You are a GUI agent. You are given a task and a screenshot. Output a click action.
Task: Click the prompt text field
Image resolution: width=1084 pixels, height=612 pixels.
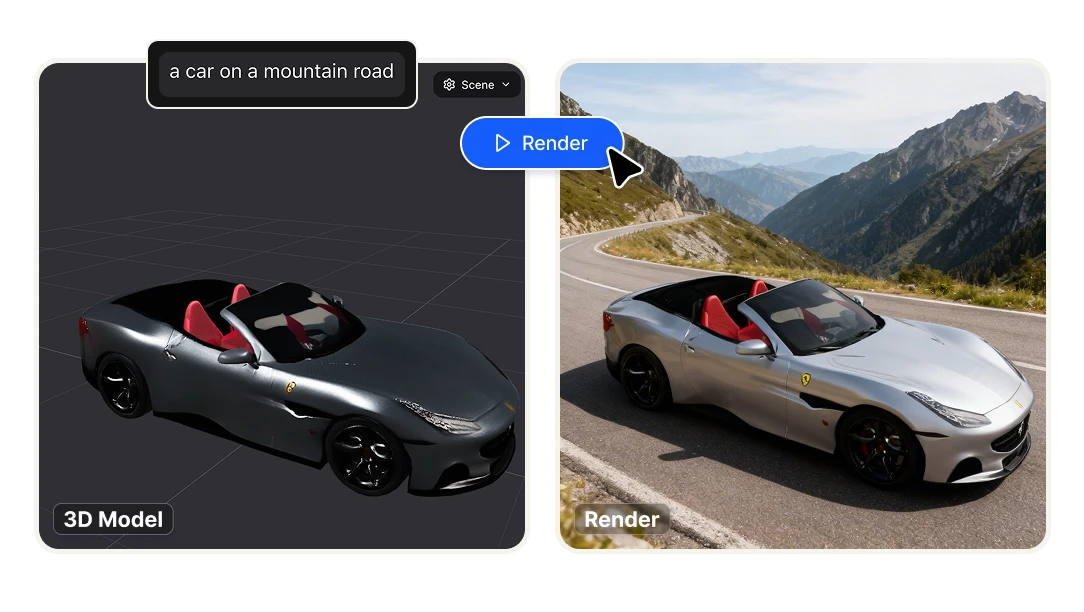tap(281, 72)
